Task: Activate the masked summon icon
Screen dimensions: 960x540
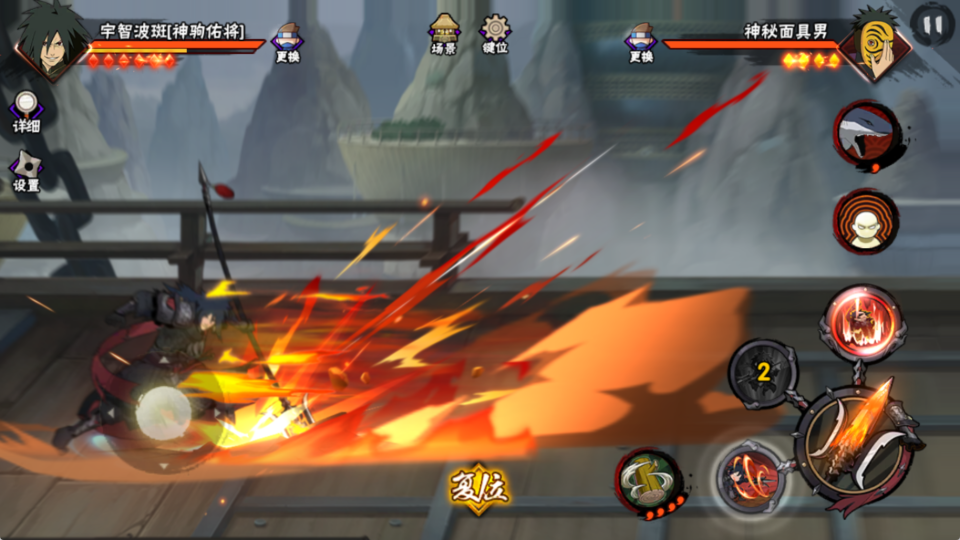Action: click(x=866, y=132)
